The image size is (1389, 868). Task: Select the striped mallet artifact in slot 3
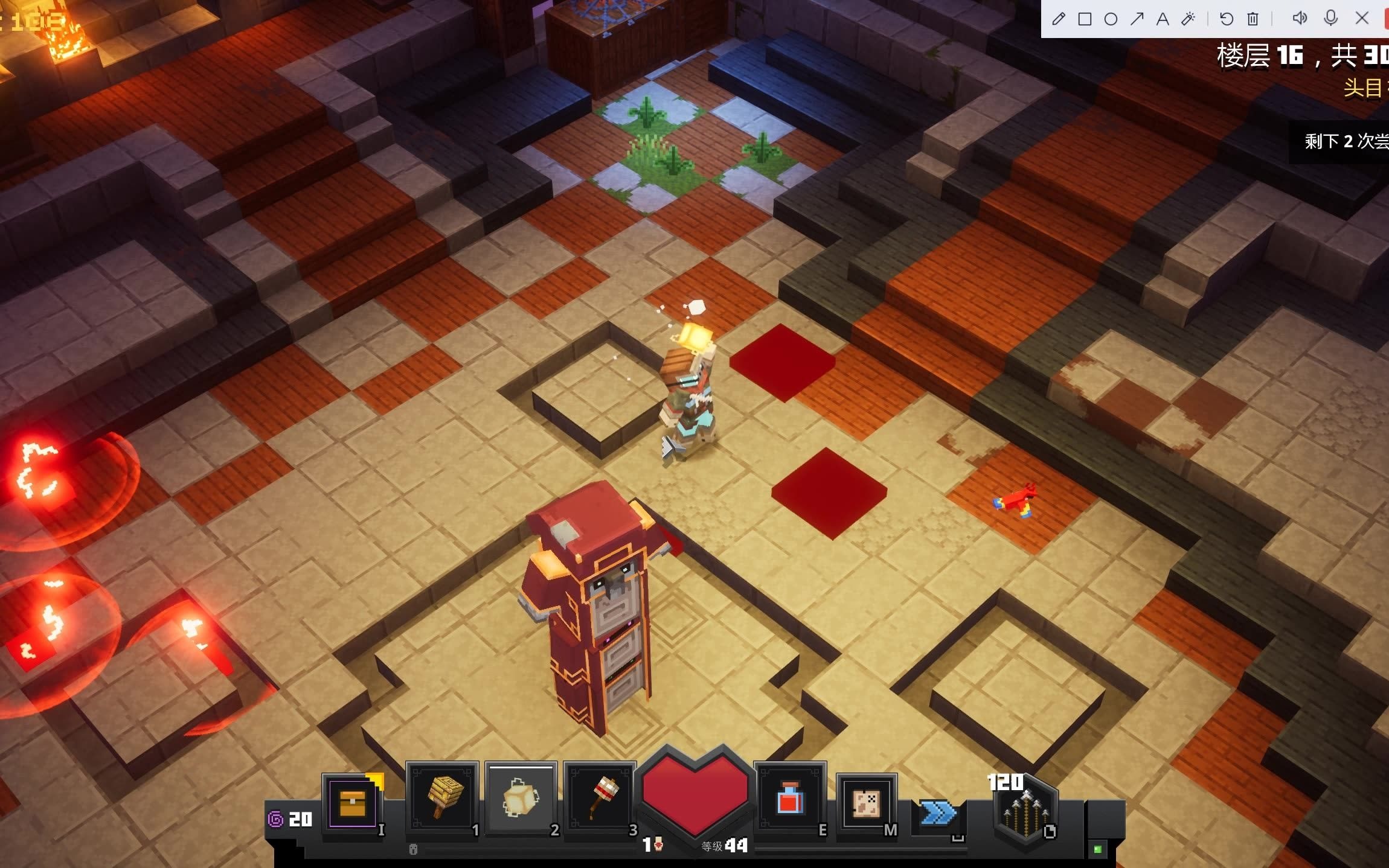pos(600,798)
